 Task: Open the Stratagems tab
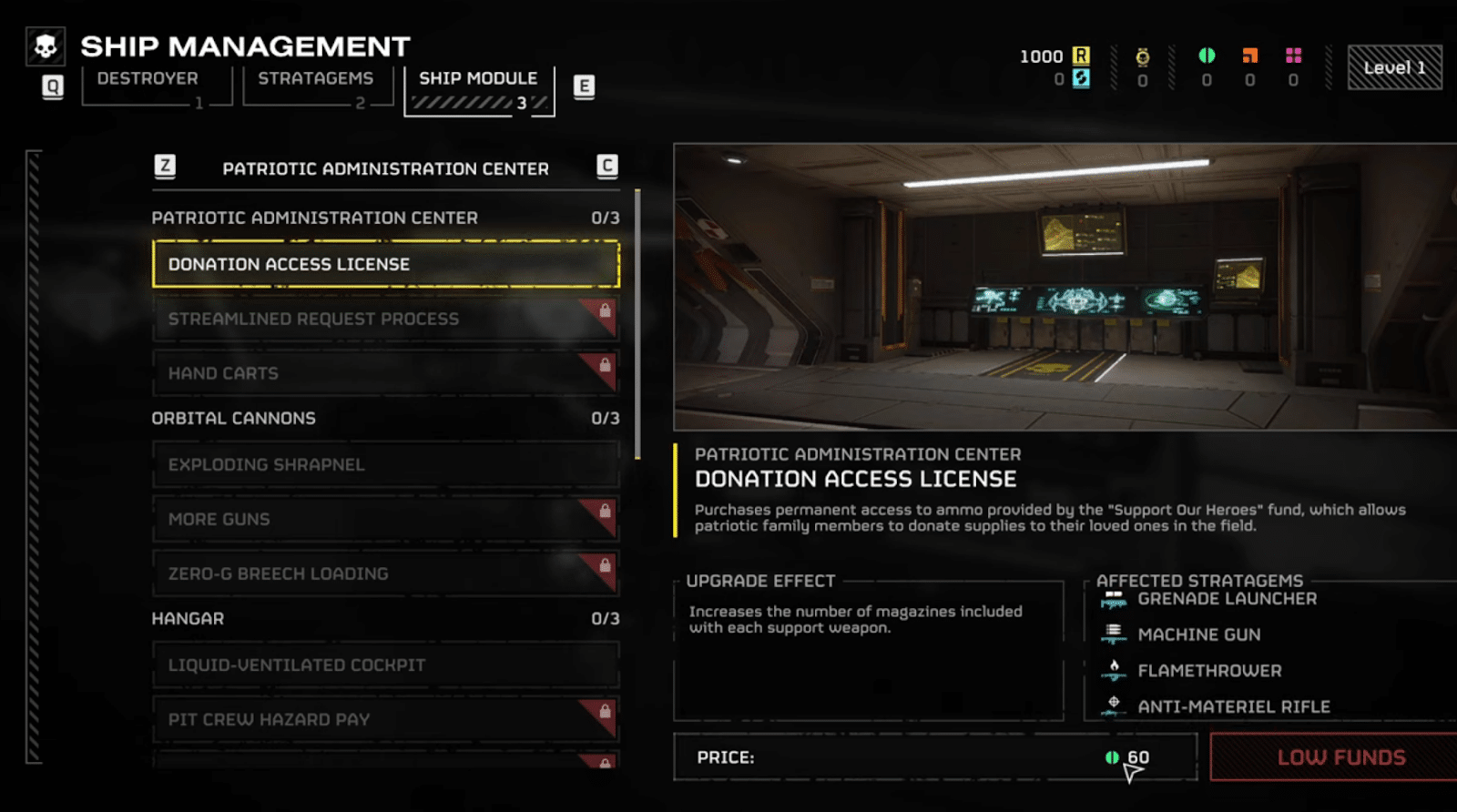[x=315, y=79]
